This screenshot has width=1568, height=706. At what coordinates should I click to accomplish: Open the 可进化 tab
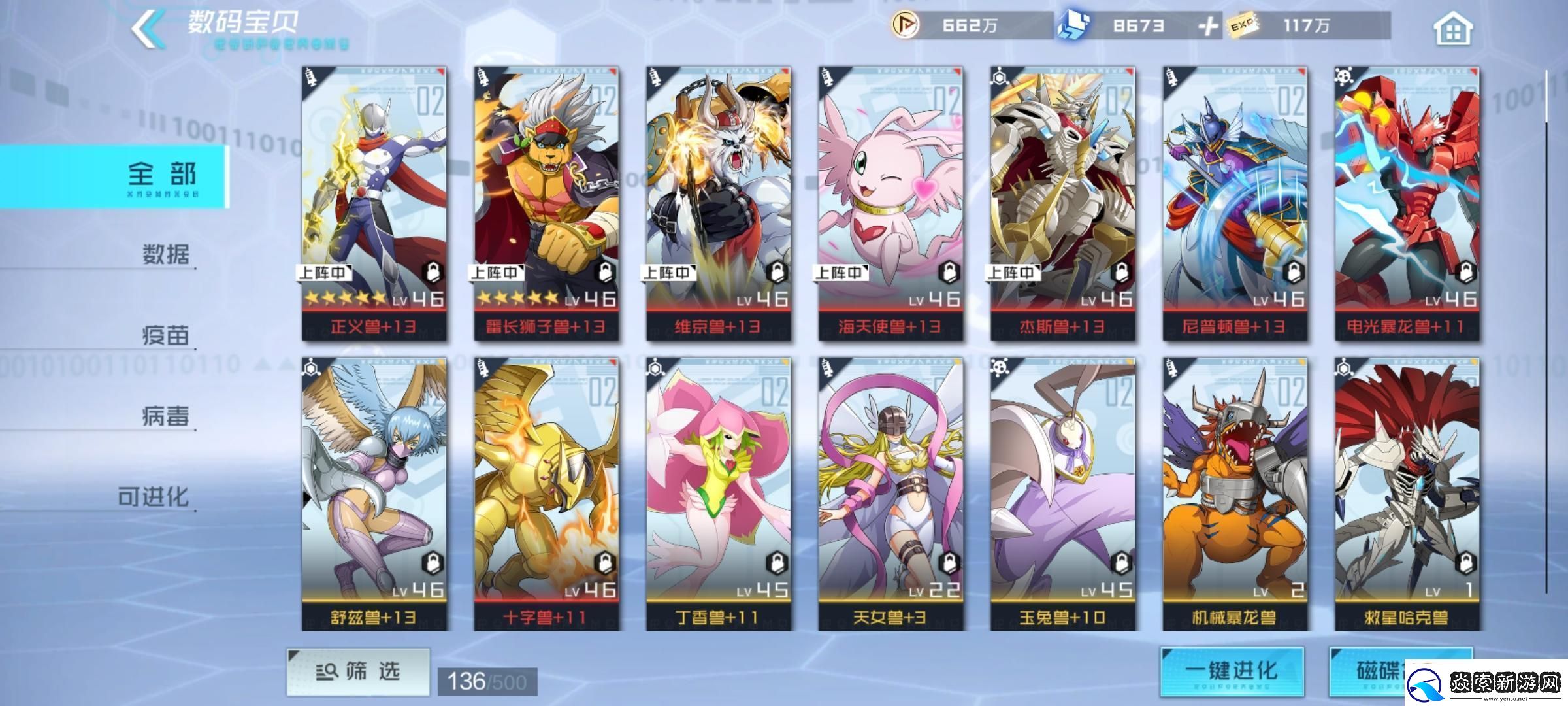coord(154,497)
